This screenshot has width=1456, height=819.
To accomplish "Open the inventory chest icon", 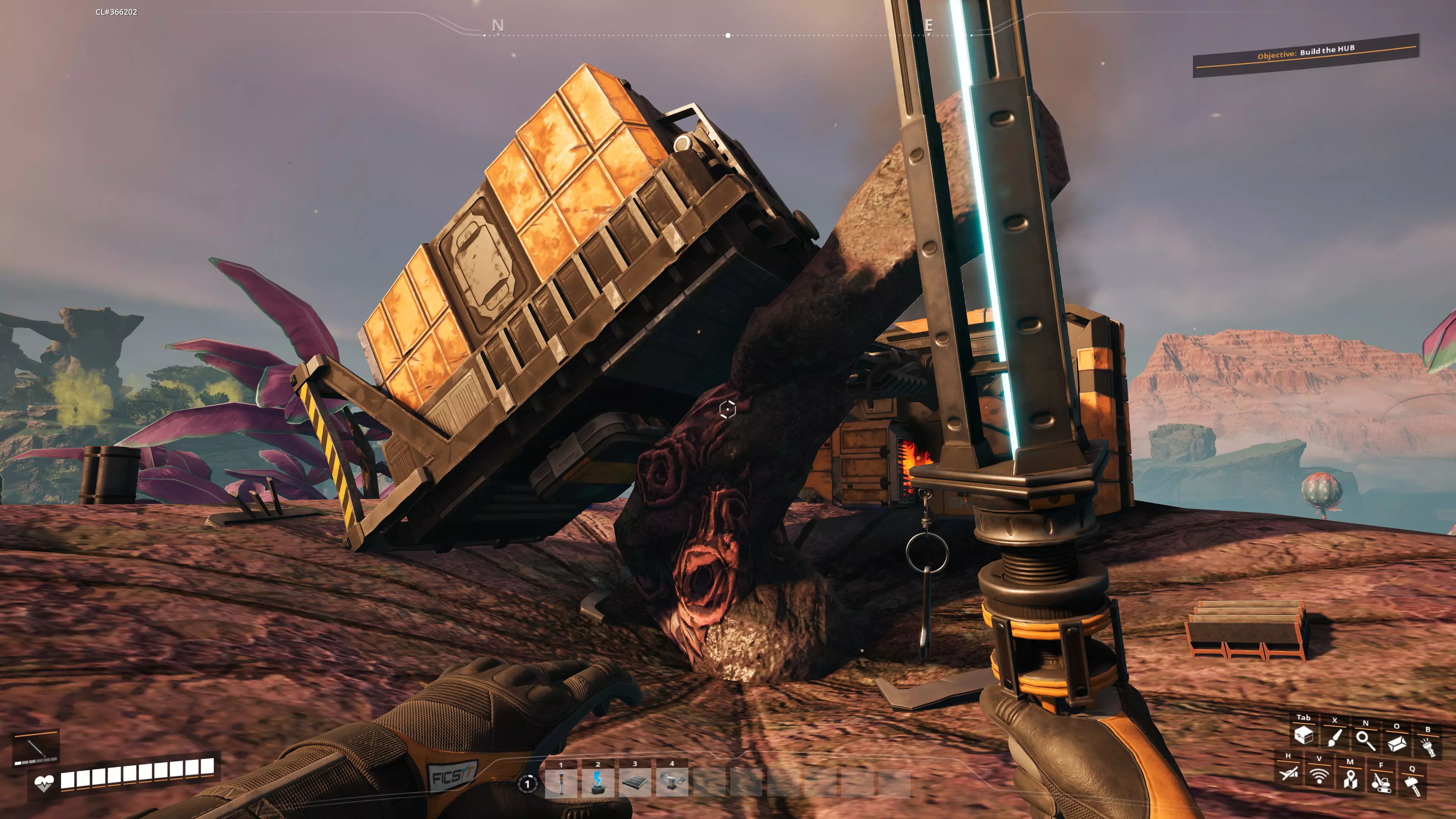I will click(1304, 735).
